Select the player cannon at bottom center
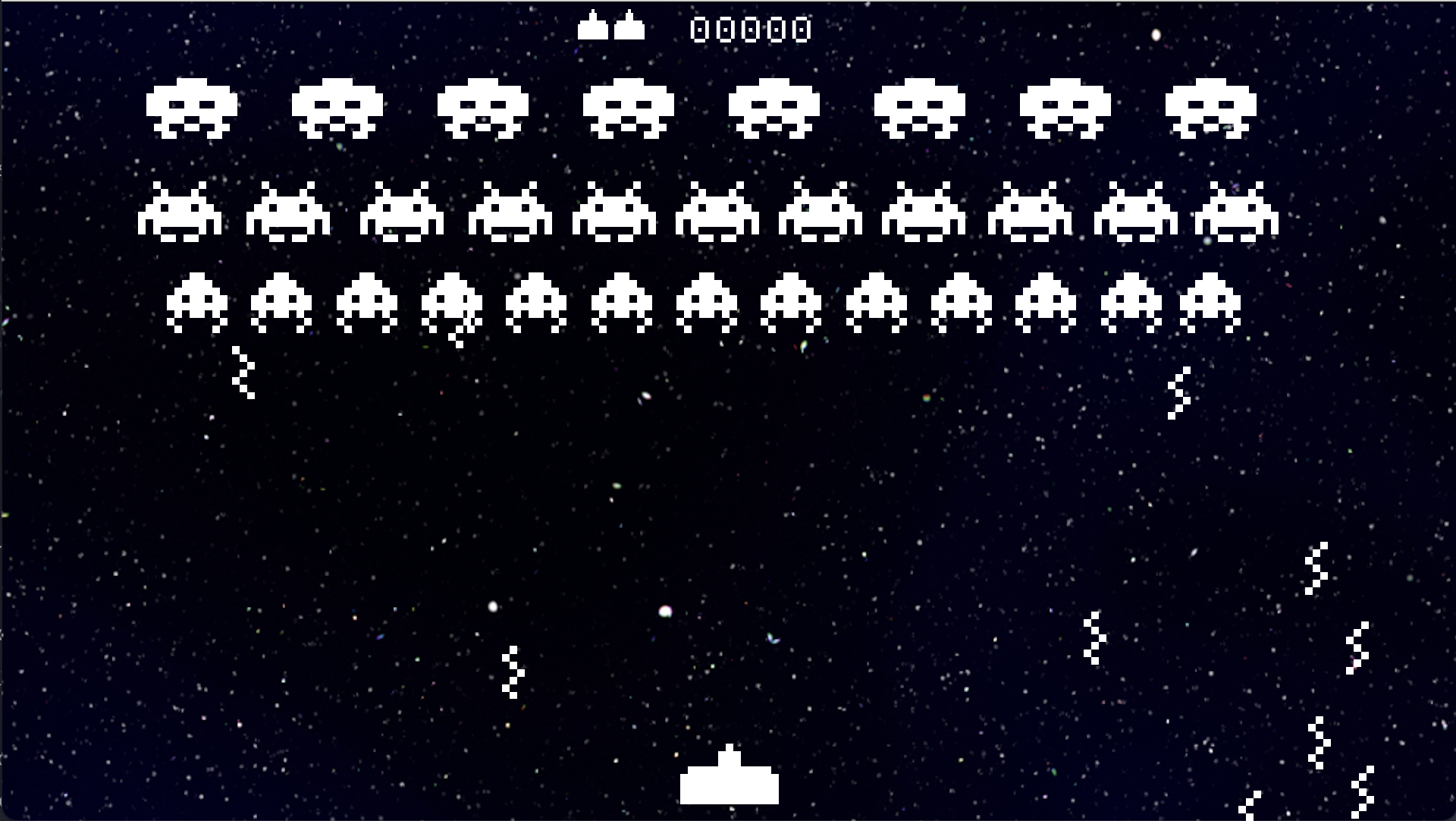The height and width of the screenshot is (821, 1456). [x=730, y=782]
